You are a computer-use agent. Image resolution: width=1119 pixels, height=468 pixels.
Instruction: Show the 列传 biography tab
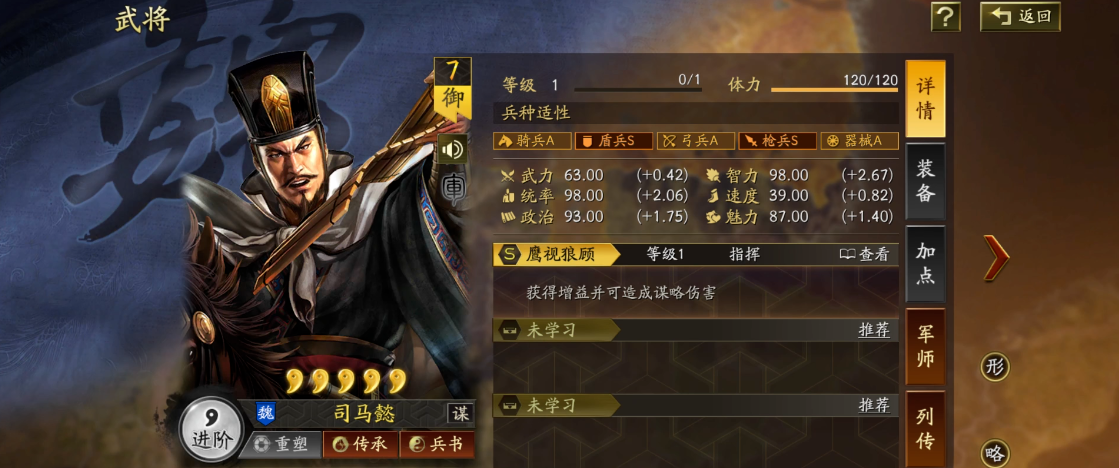click(925, 429)
